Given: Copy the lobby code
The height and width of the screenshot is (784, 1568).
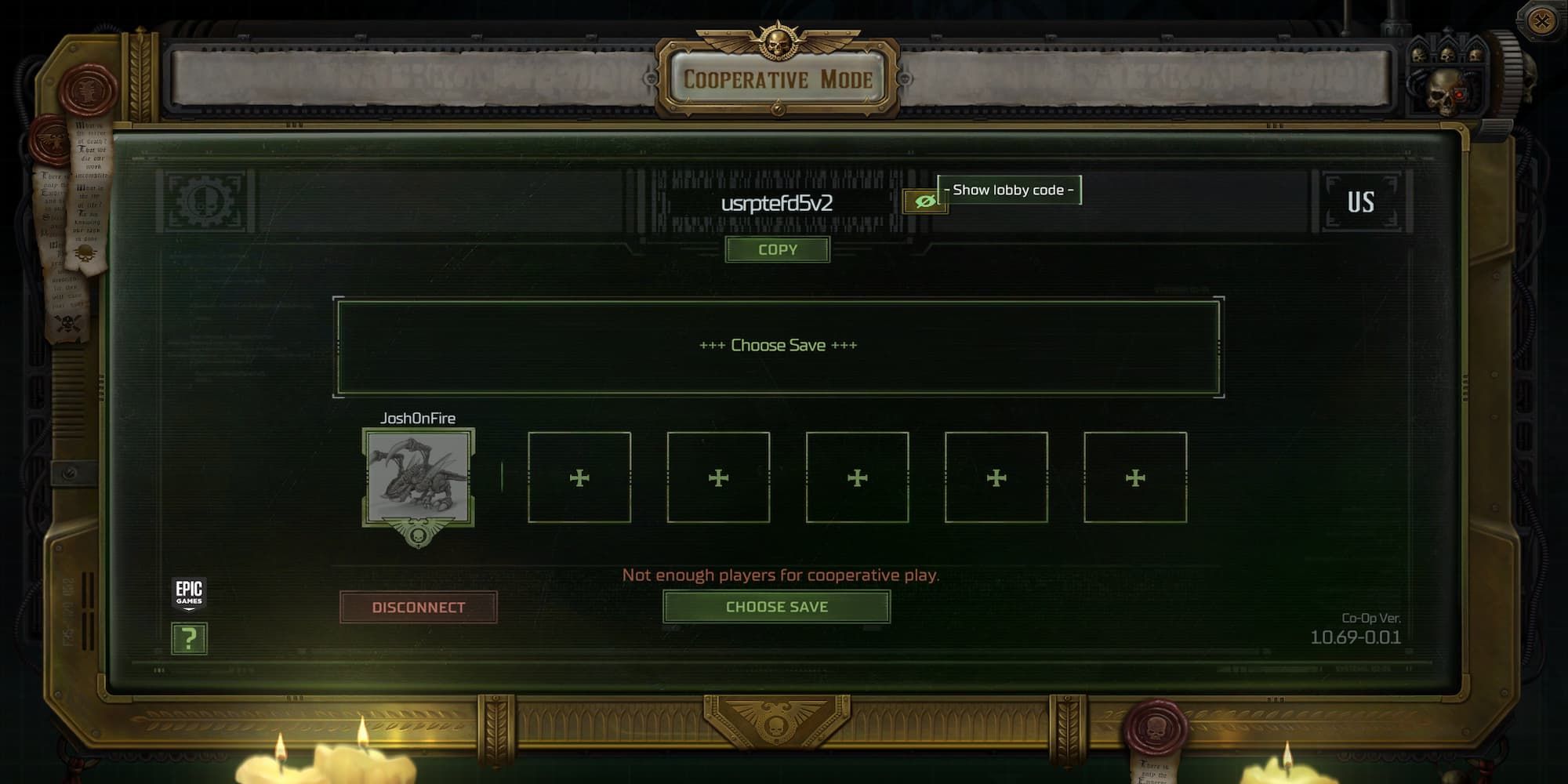Looking at the screenshot, I should tap(777, 249).
